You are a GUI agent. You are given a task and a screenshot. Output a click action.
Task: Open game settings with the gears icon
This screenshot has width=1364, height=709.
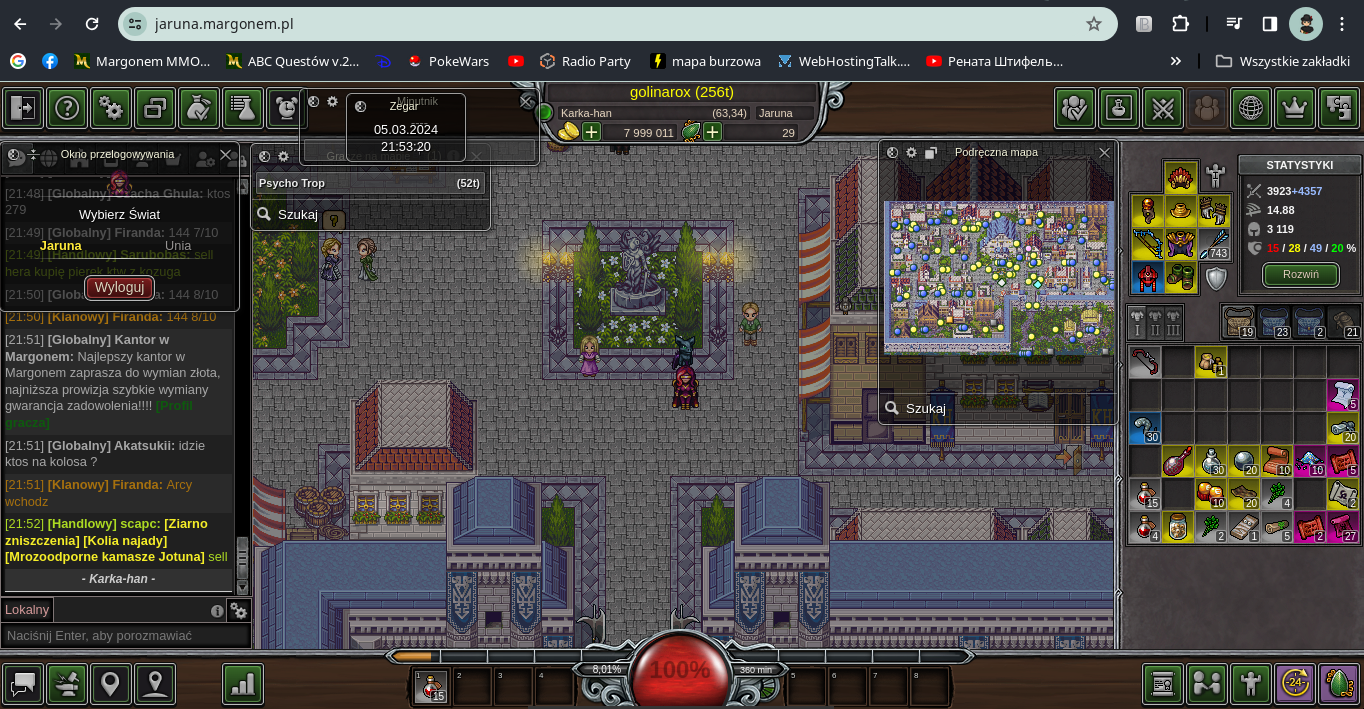(x=111, y=108)
